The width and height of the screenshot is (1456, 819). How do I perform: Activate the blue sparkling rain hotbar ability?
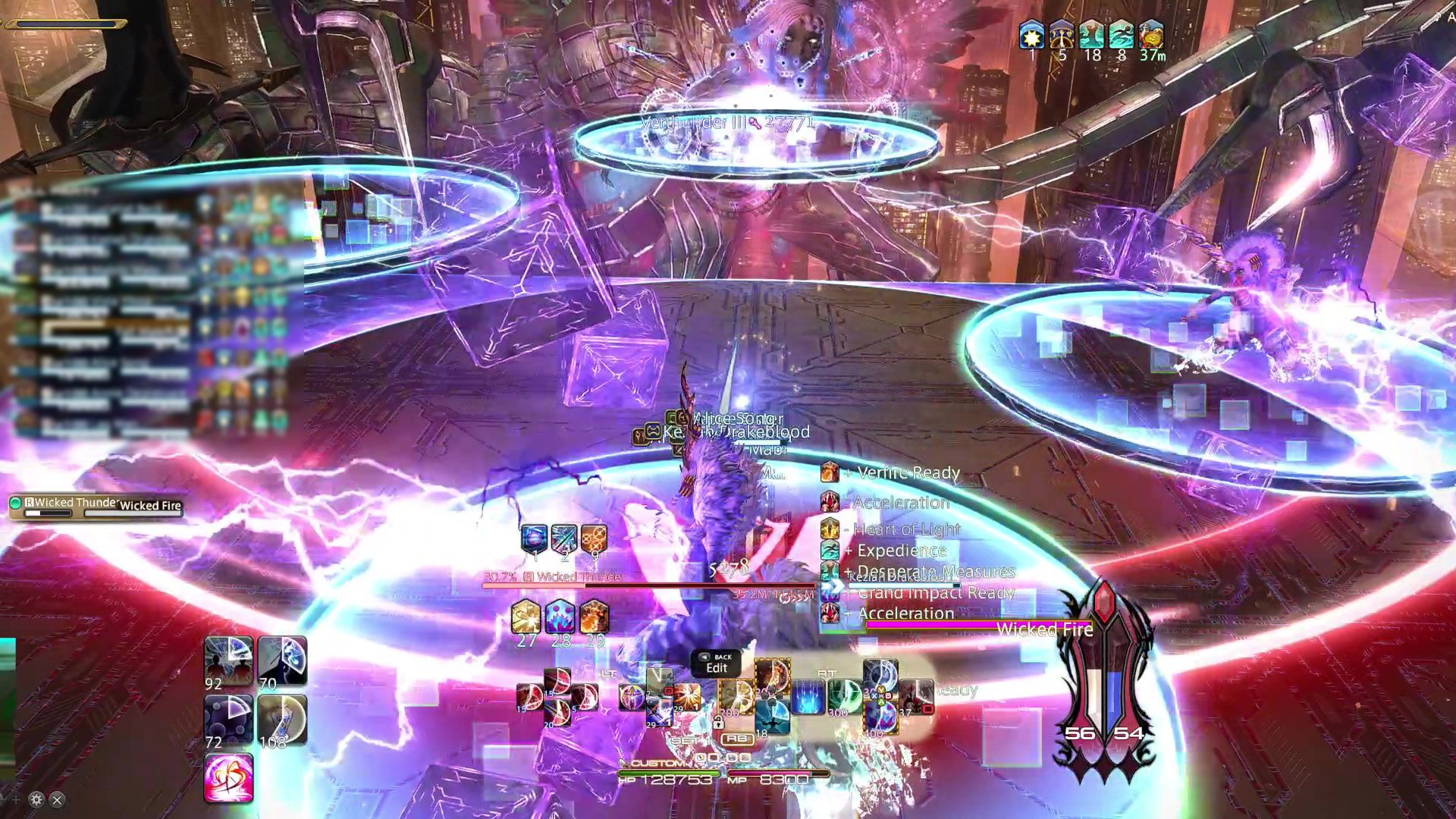(808, 698)
